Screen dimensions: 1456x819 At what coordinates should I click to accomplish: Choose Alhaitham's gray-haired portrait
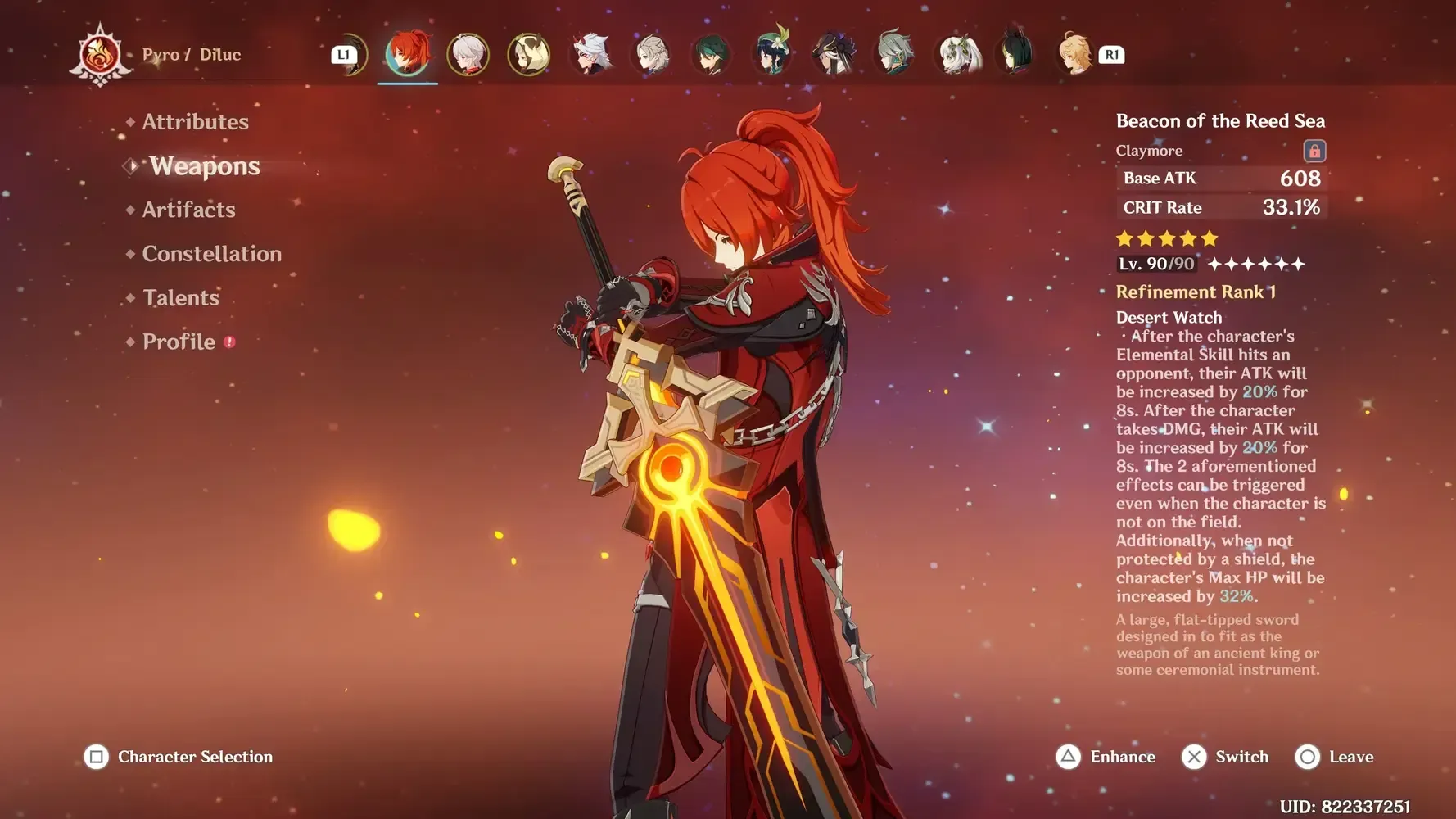(895, 54)
